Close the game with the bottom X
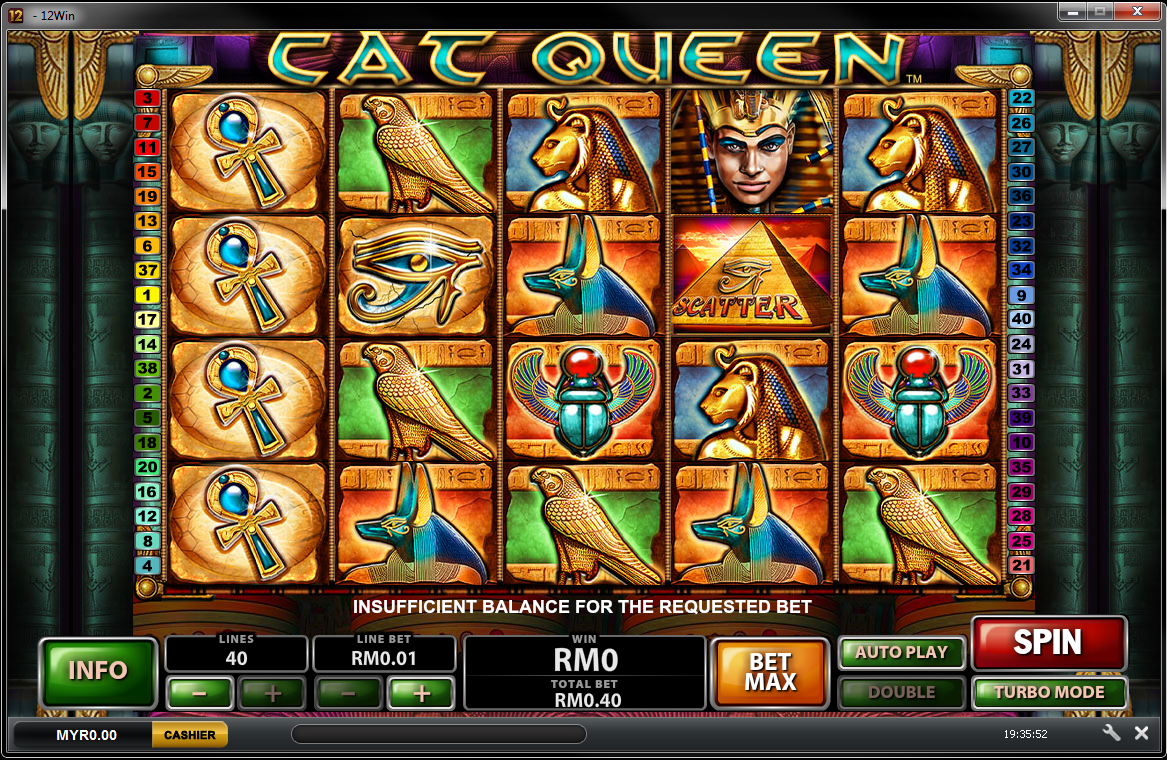This screenshot has width=1167, height=760. click(1141, 733)
